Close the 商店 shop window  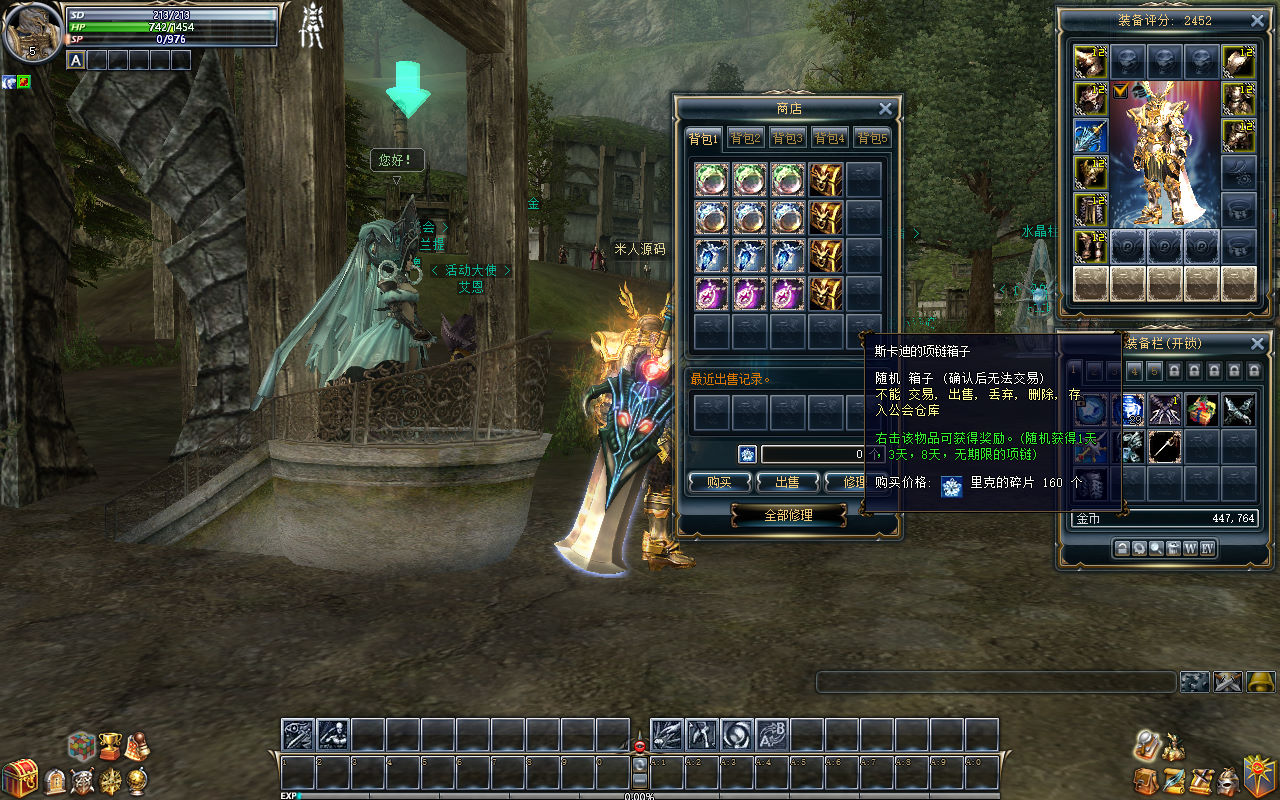[x=885, y=109]
